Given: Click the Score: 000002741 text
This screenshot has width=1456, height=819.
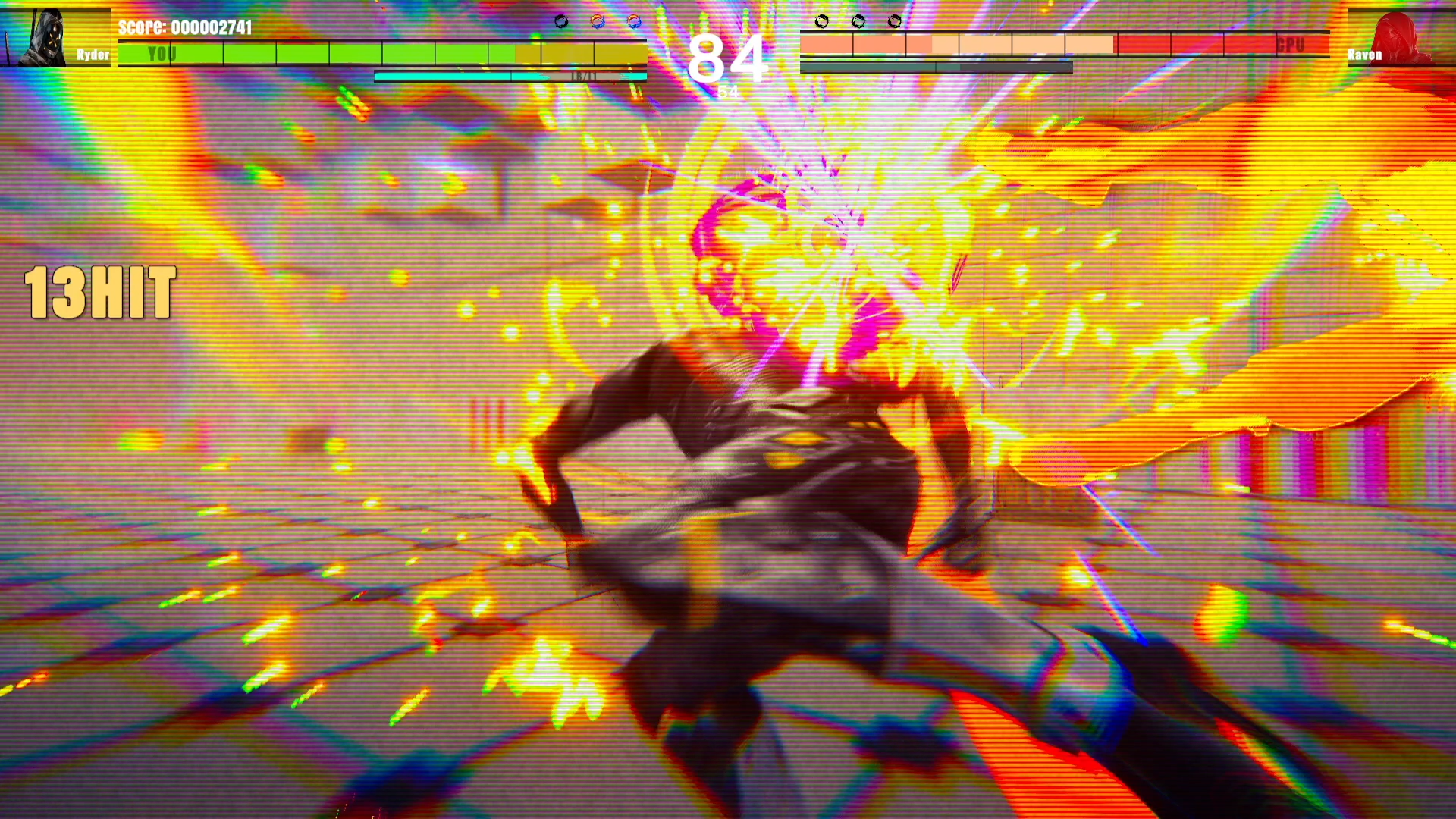Looking at the screenshot, I should 186,26.
